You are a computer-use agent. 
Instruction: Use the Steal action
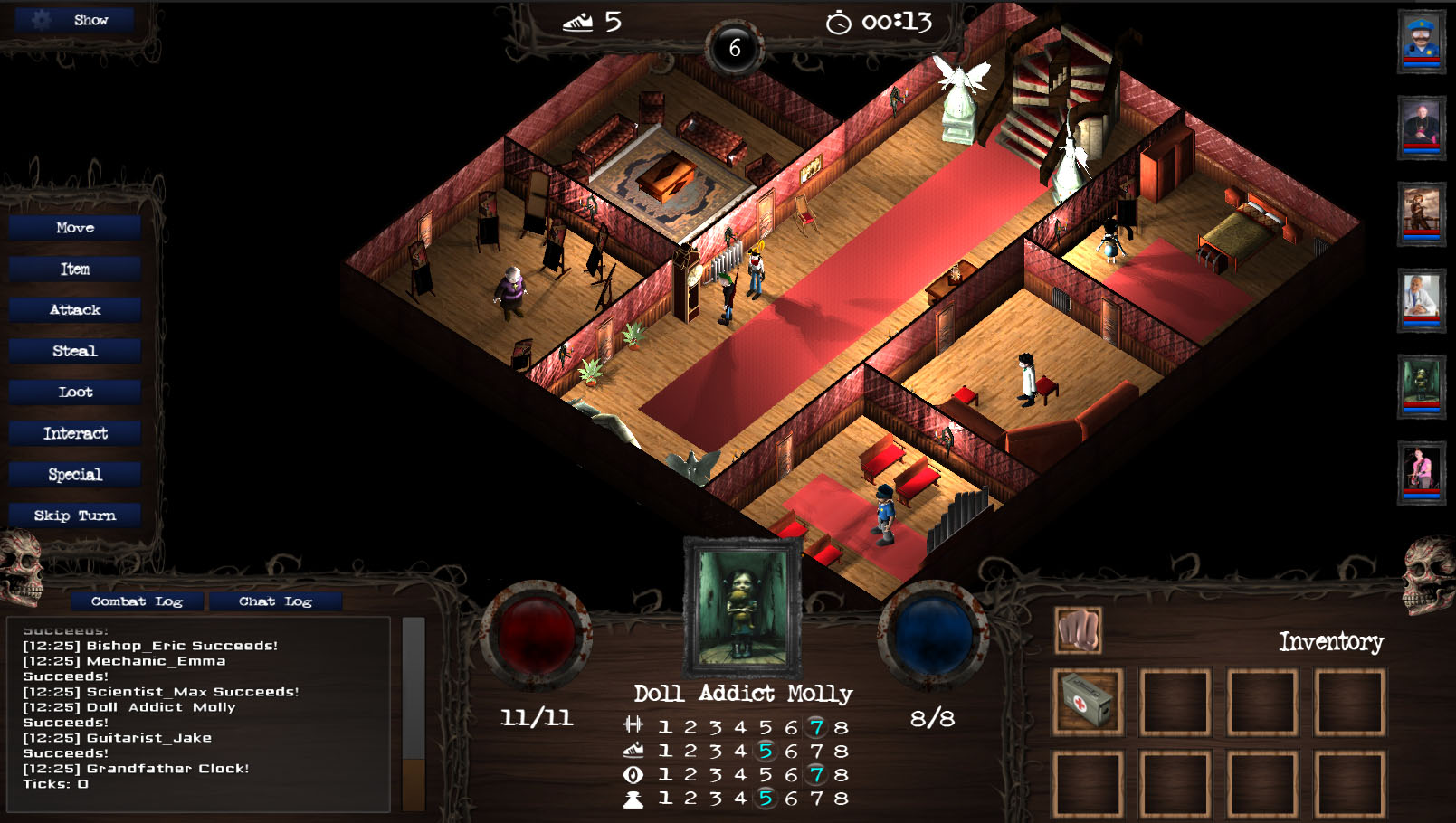(75, 351)
